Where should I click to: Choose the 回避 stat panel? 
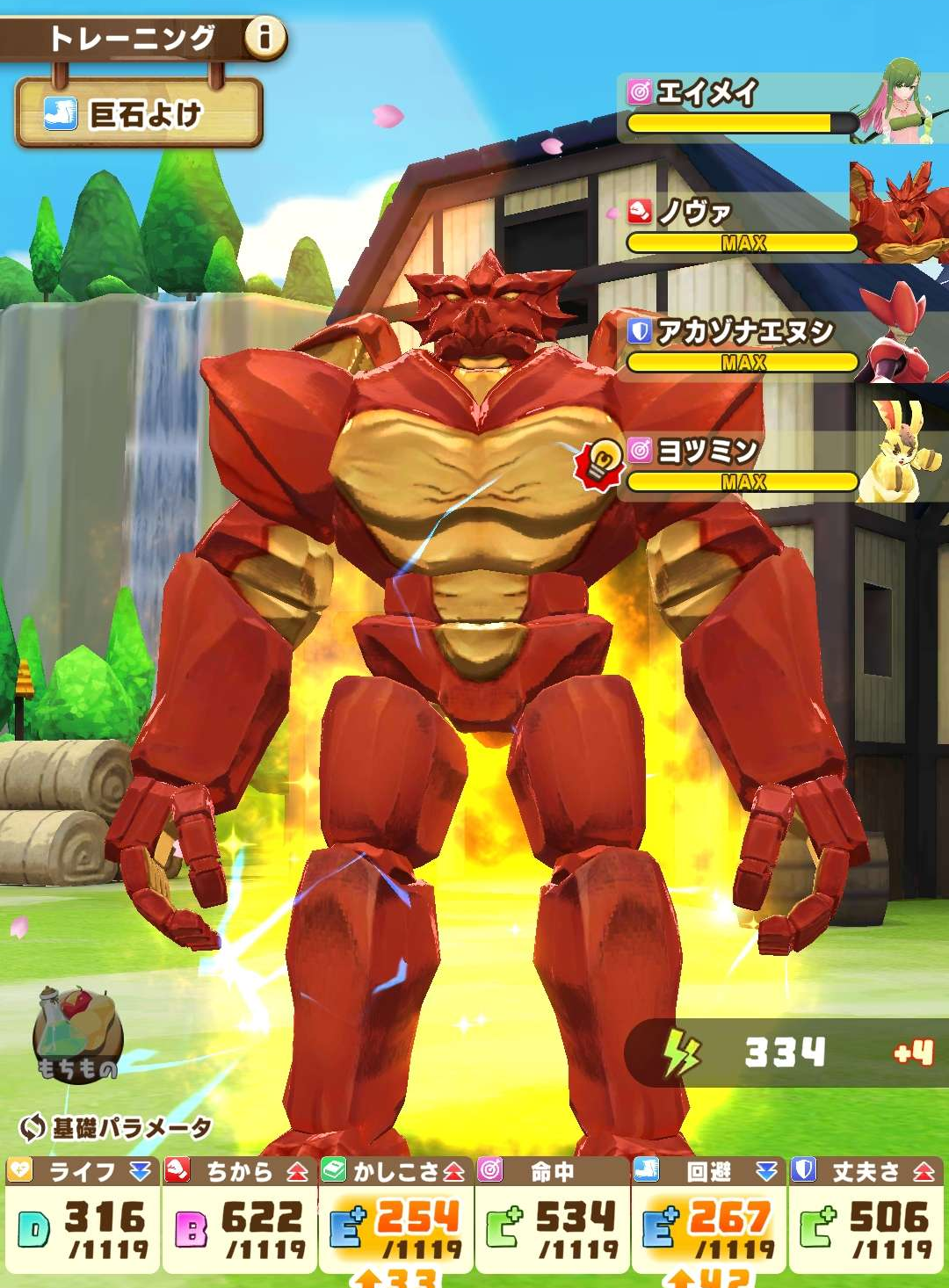708,1216
